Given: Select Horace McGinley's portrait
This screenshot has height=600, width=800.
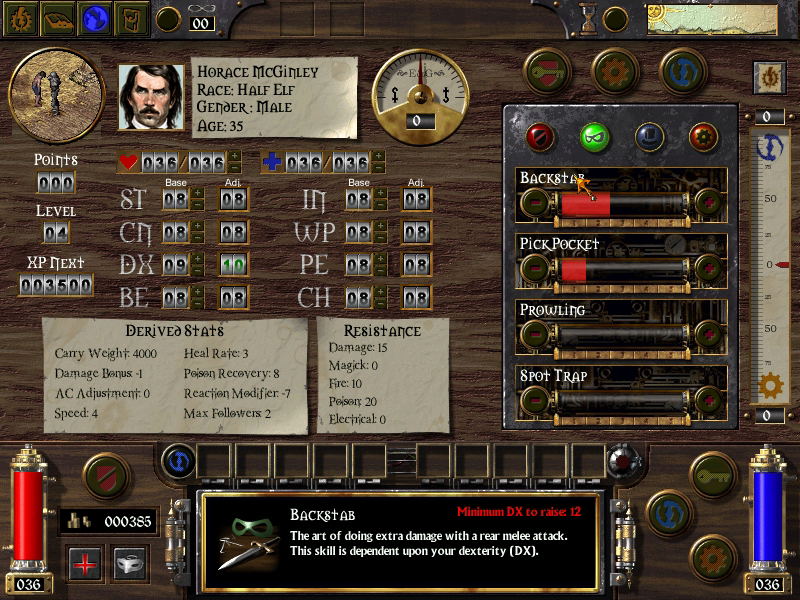Looking at the screenshot, I should coord(152,97).
